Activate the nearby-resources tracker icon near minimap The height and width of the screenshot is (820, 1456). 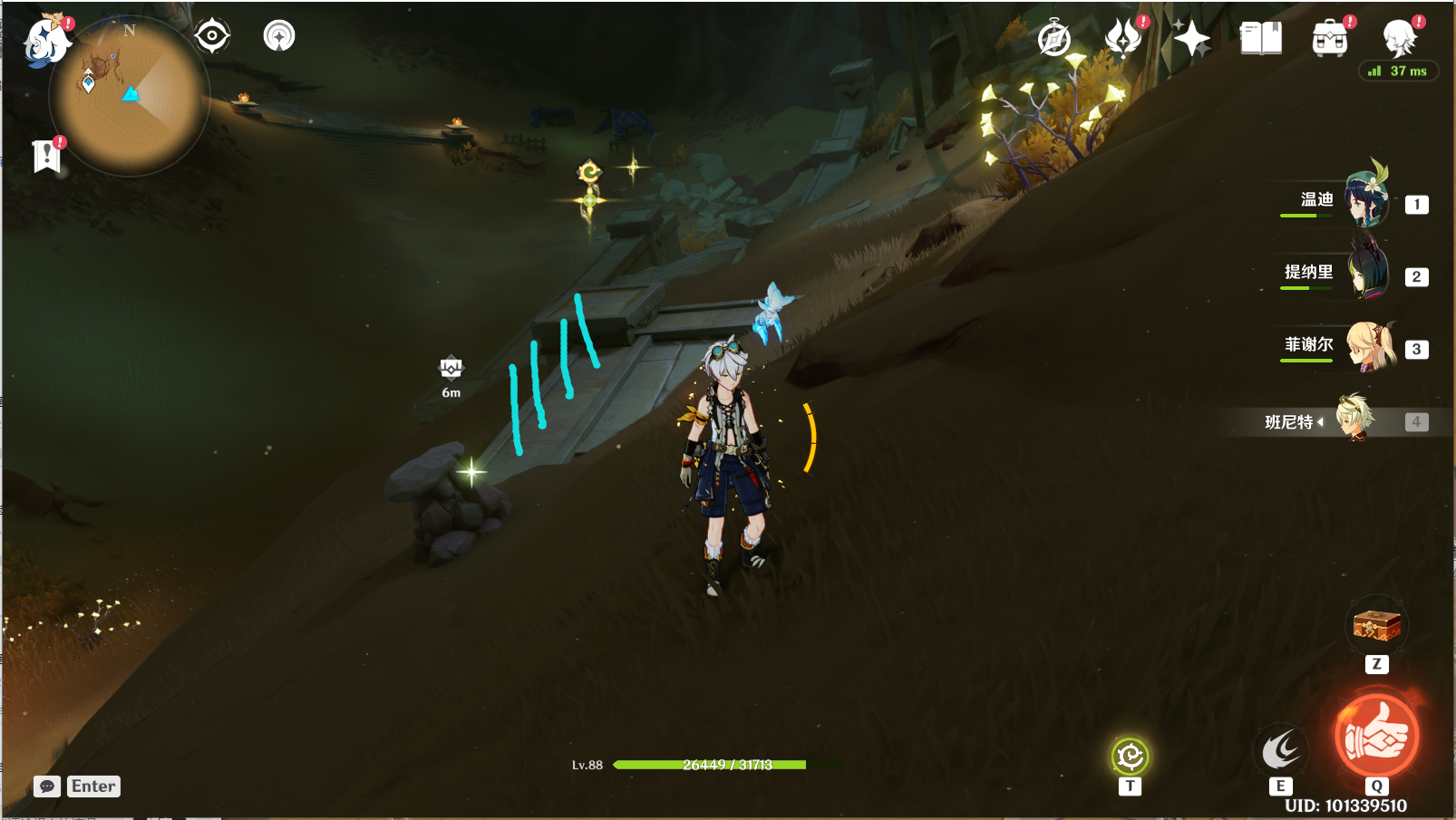(x=279, y=34)
